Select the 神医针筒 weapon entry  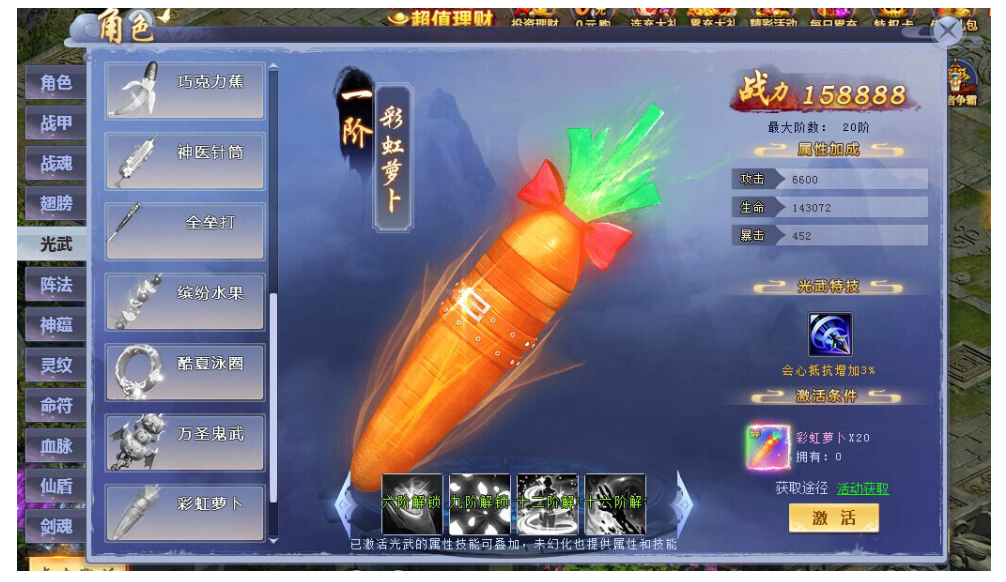point(185,160)
